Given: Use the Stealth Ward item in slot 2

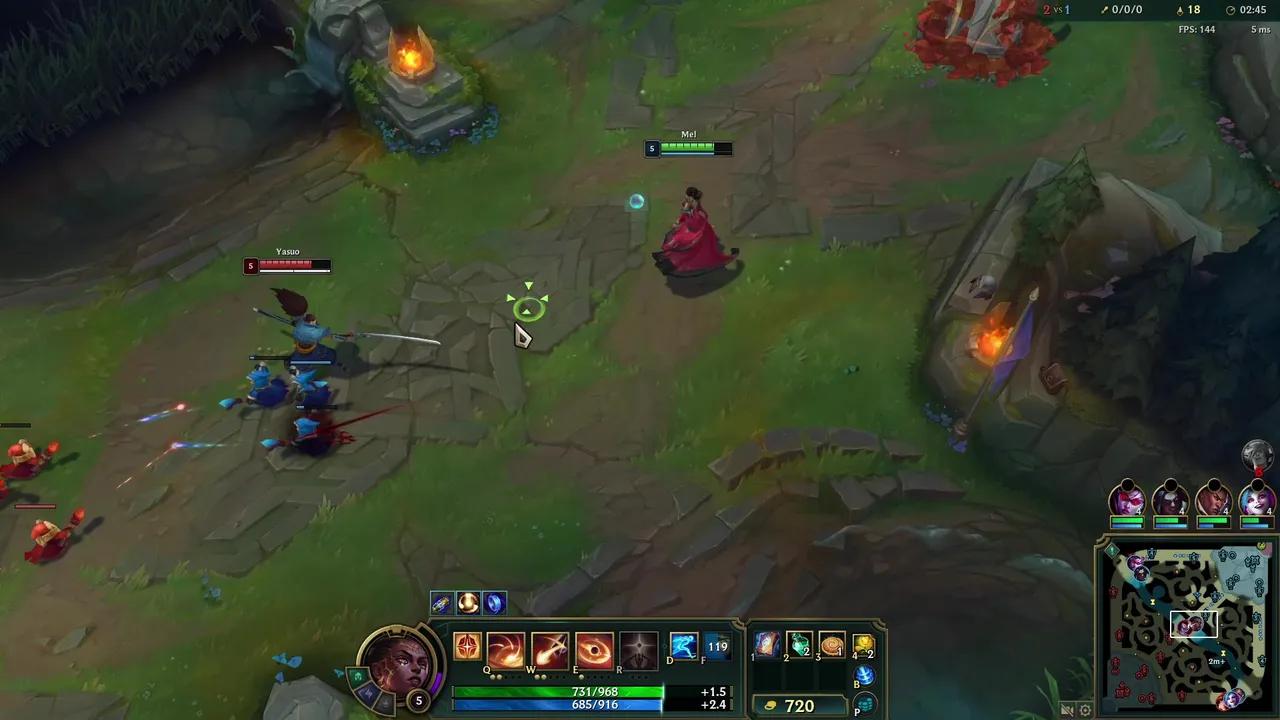Looking at the screenshot, I should [x=799, y=645].
